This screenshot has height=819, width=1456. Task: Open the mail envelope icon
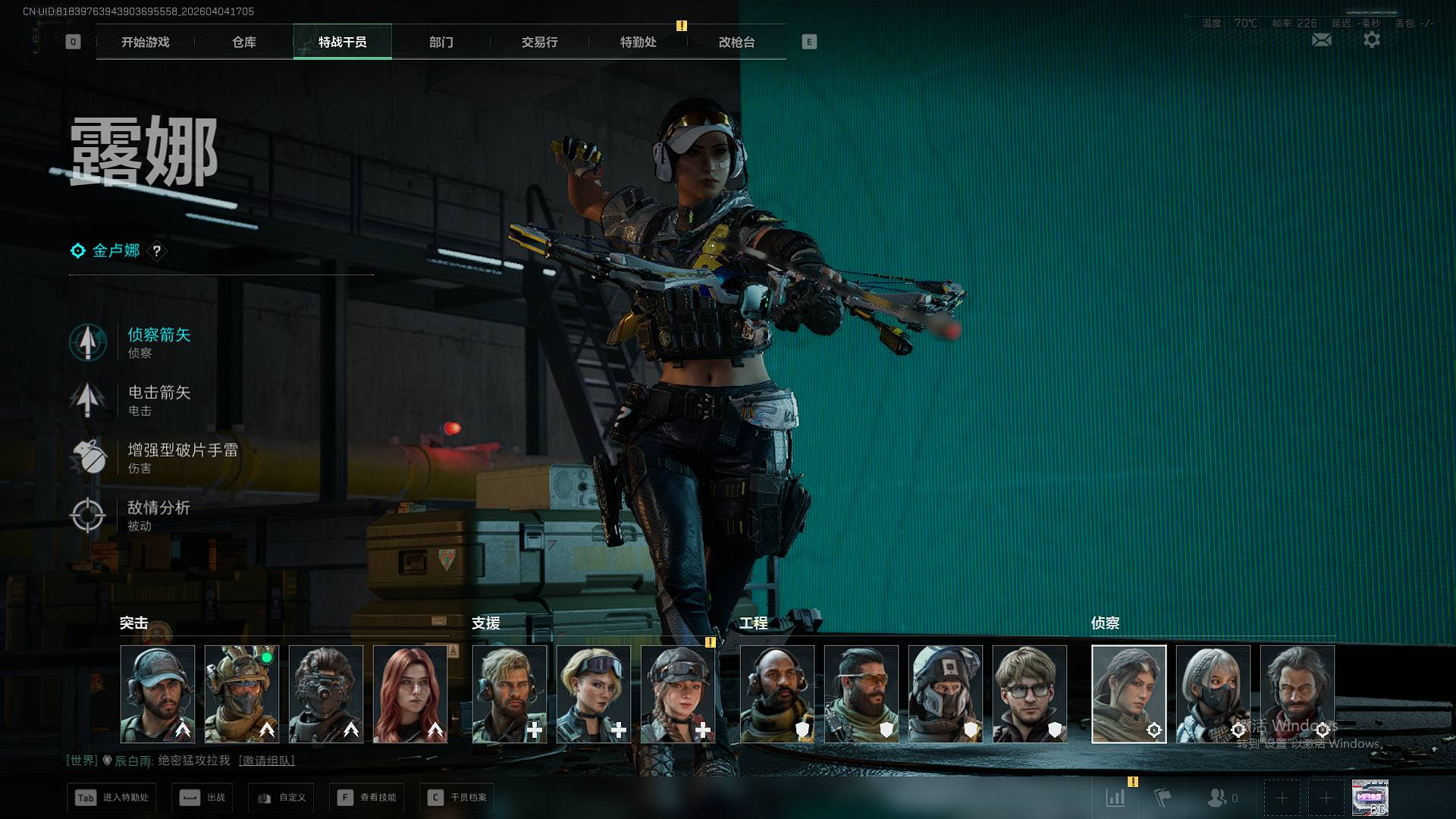(1321, 40)
